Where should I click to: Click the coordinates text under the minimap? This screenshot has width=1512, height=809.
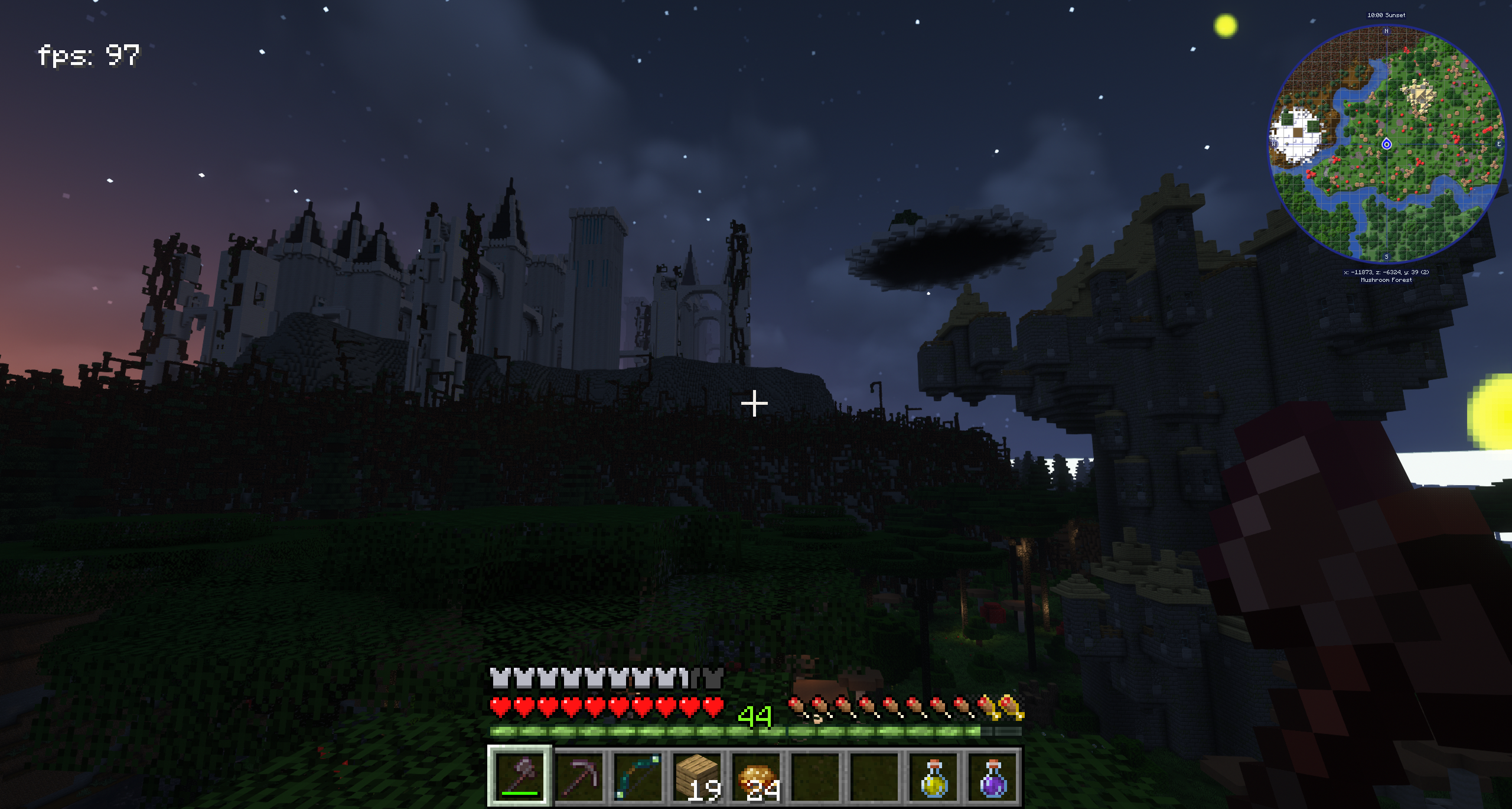point(1386,272)
